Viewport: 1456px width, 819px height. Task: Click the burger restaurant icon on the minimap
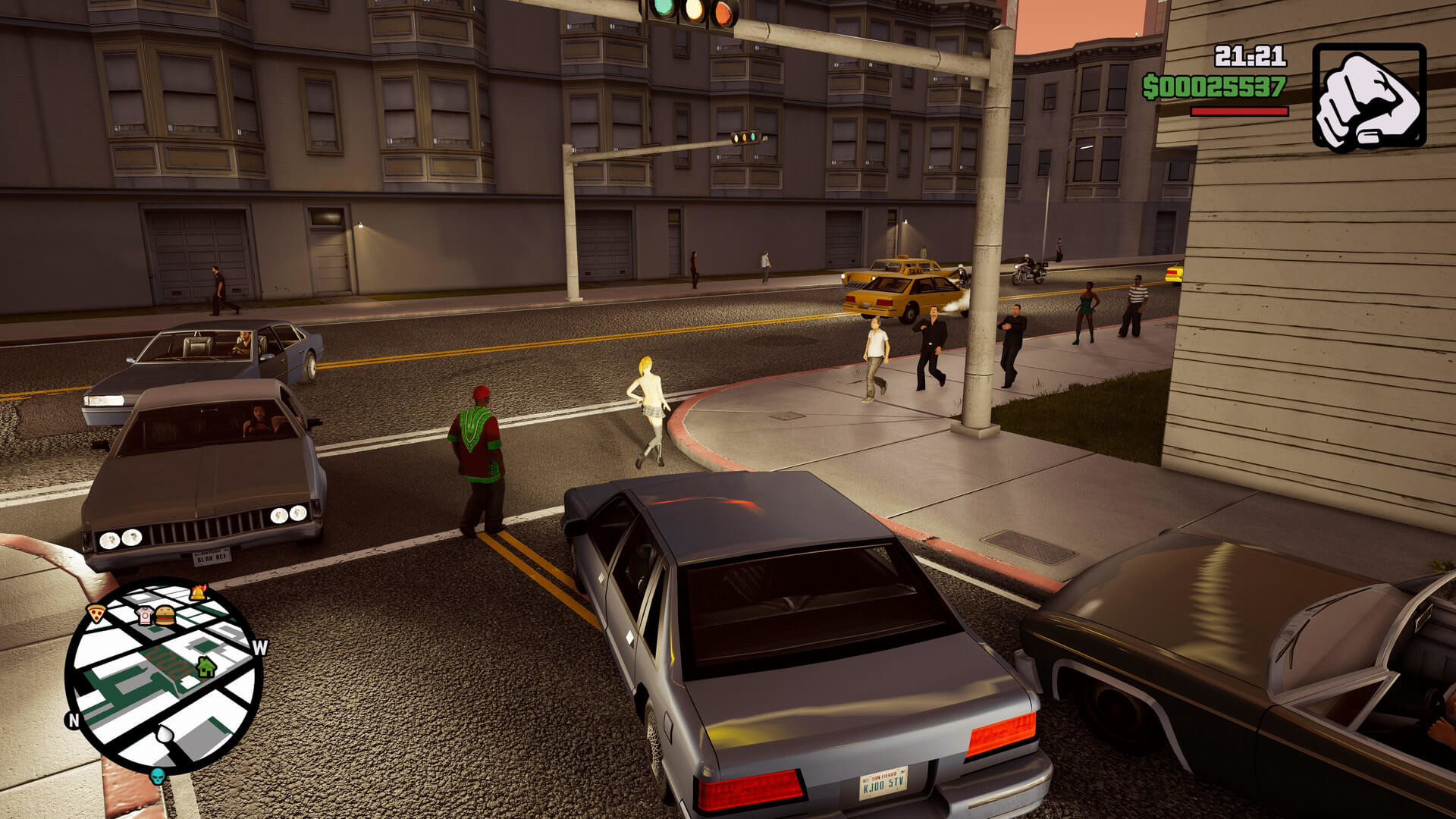click(x=165, y=616)
